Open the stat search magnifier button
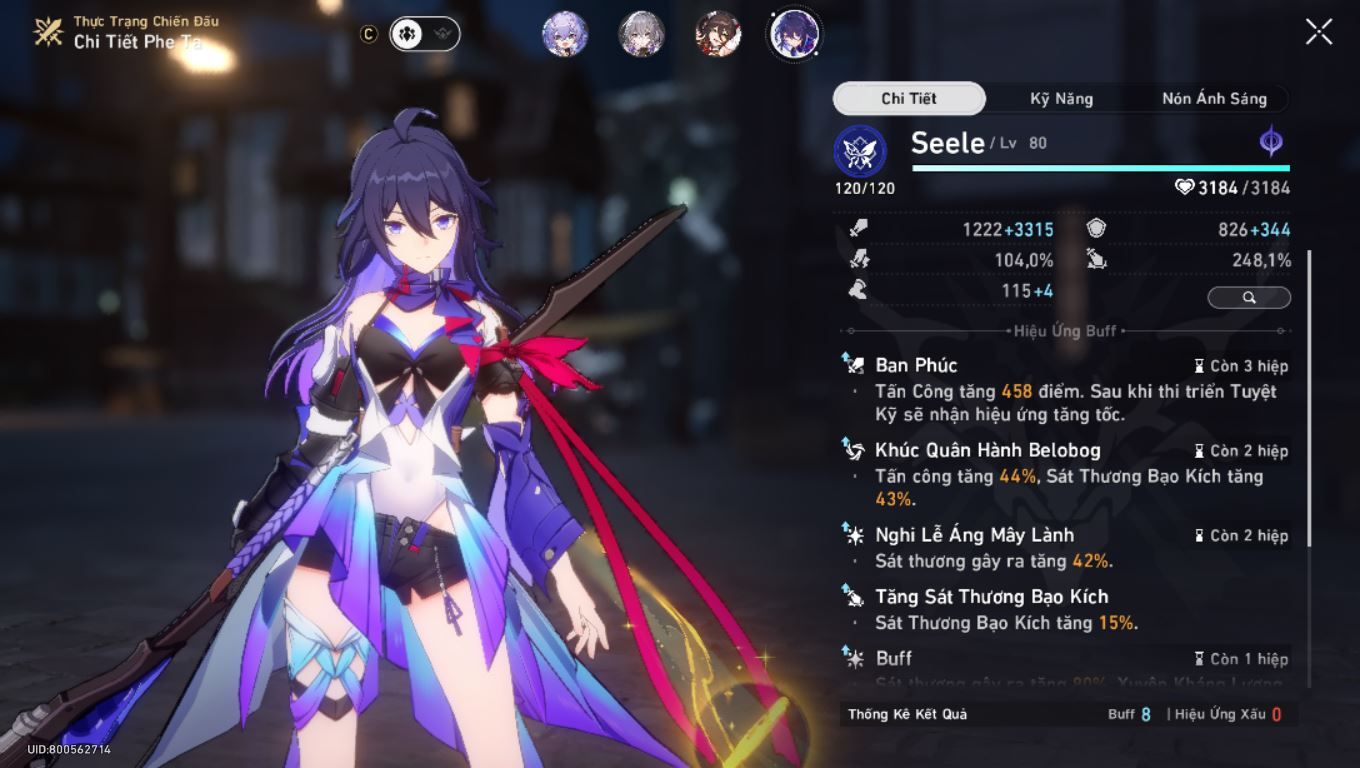Viewport: 1360px width, 768px height. pos(1248,297)
